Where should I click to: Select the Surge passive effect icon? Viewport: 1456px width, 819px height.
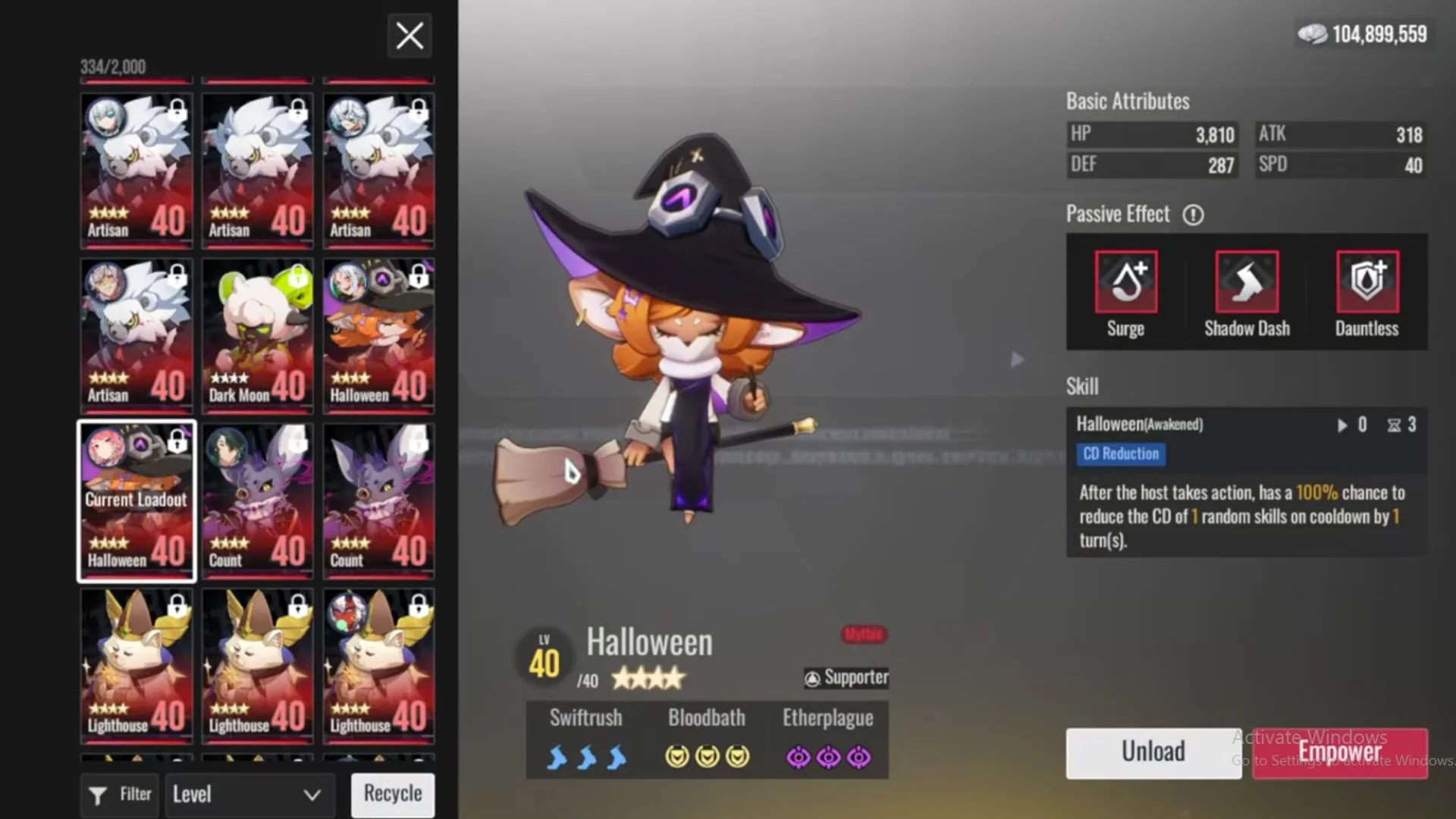point(1125,281)
